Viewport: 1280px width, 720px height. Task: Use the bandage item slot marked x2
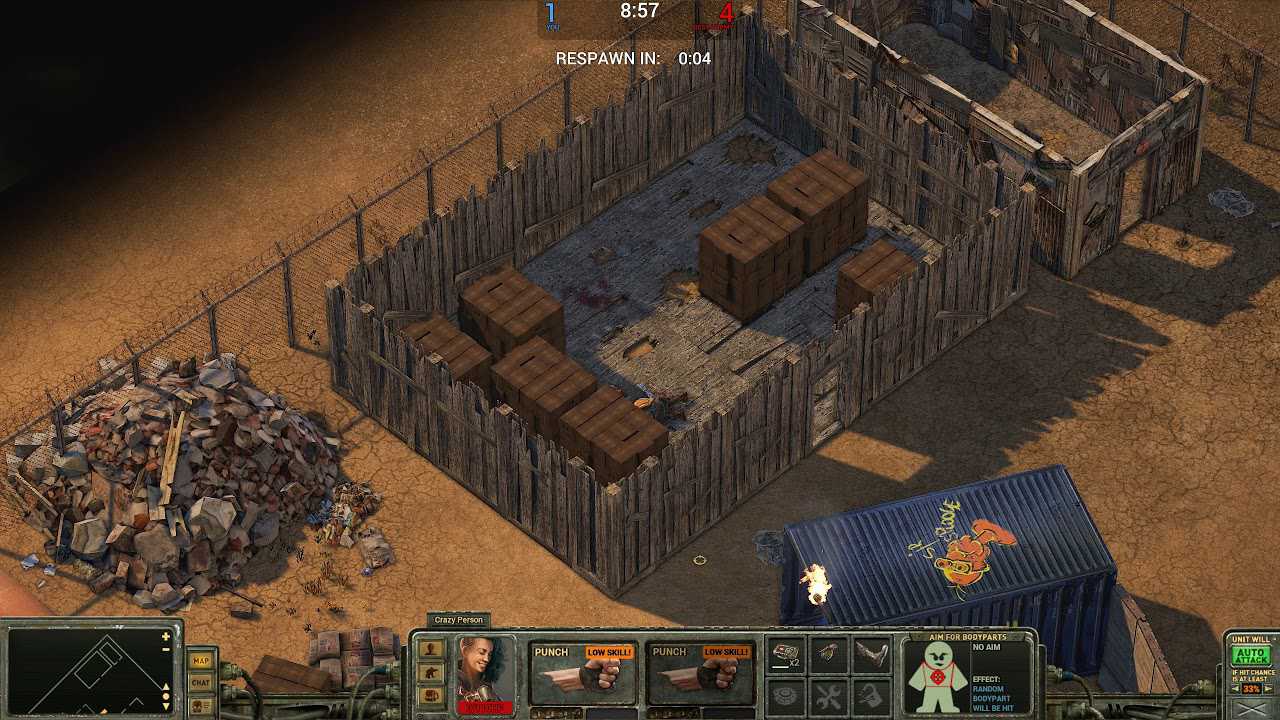point(787,655)
